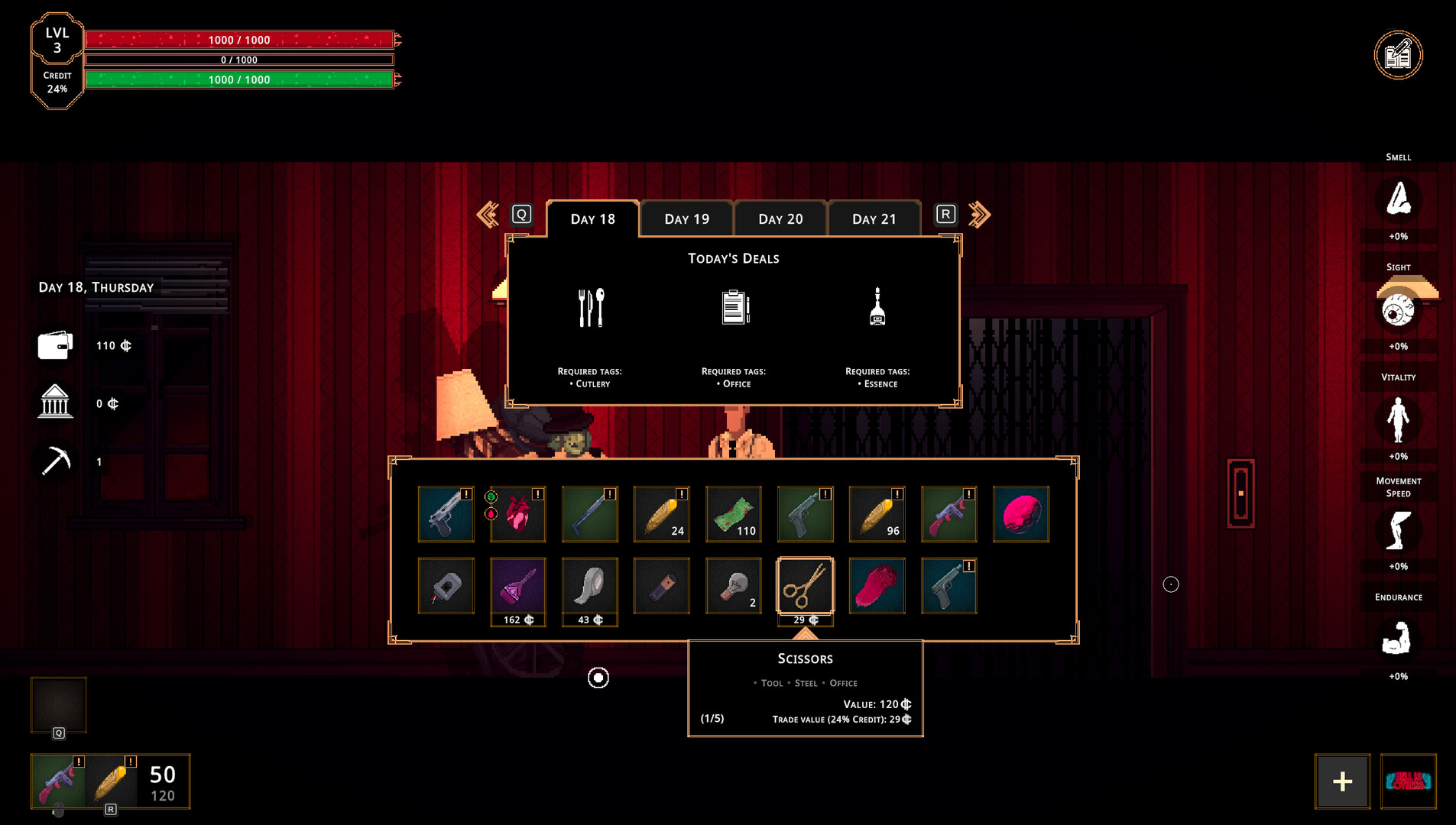Toggle the green leaf marker on the heart item
This screenshot has width=1456, height=825.
[491, 497]
